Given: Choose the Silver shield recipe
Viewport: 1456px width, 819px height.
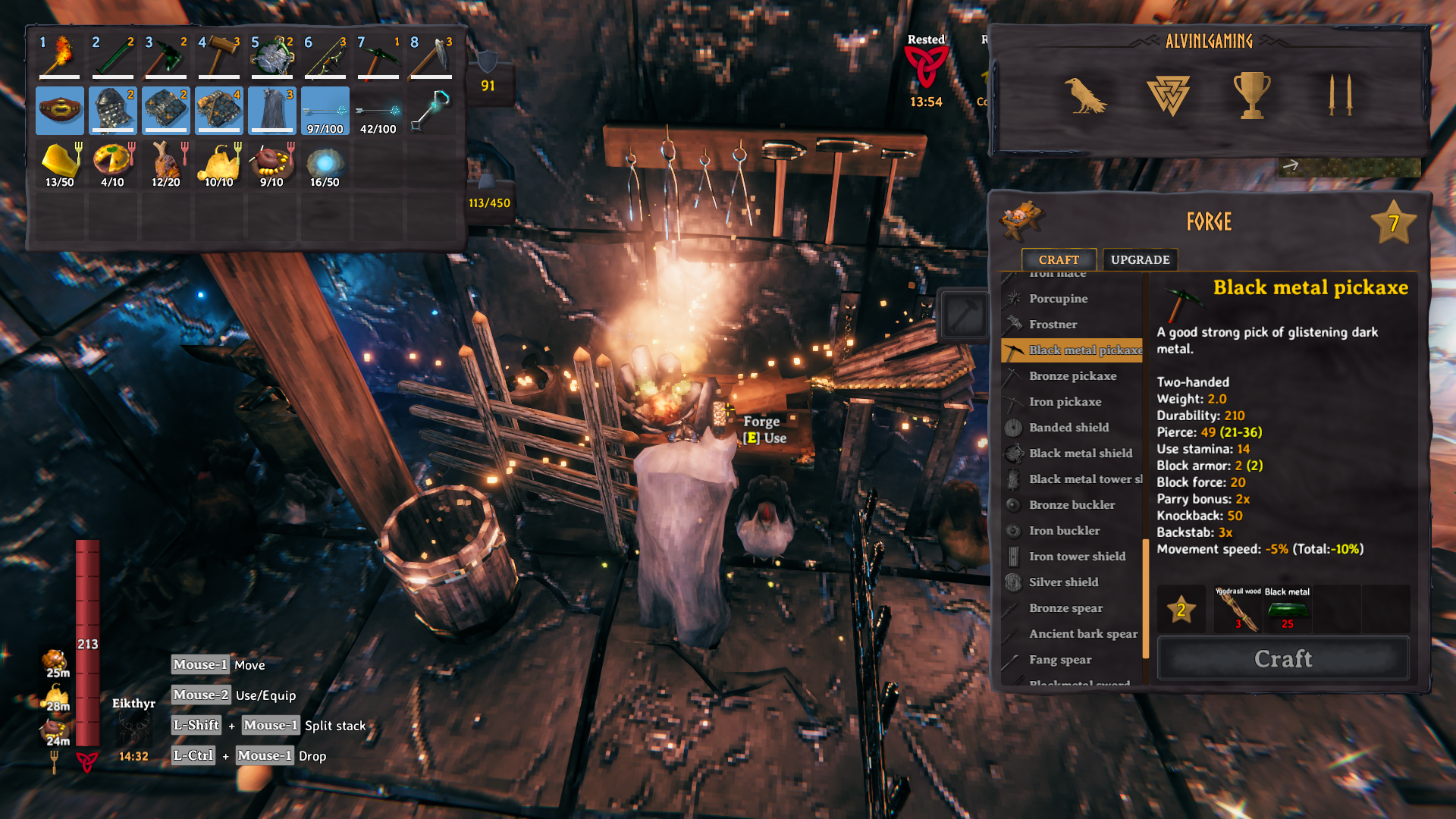Looking at the screenshot, I should 1063,582.
